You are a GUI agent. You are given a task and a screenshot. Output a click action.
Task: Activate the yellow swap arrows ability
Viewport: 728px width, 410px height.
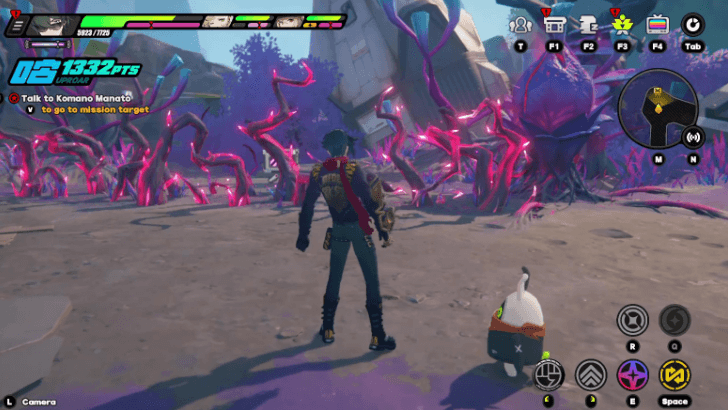[675, 375]
